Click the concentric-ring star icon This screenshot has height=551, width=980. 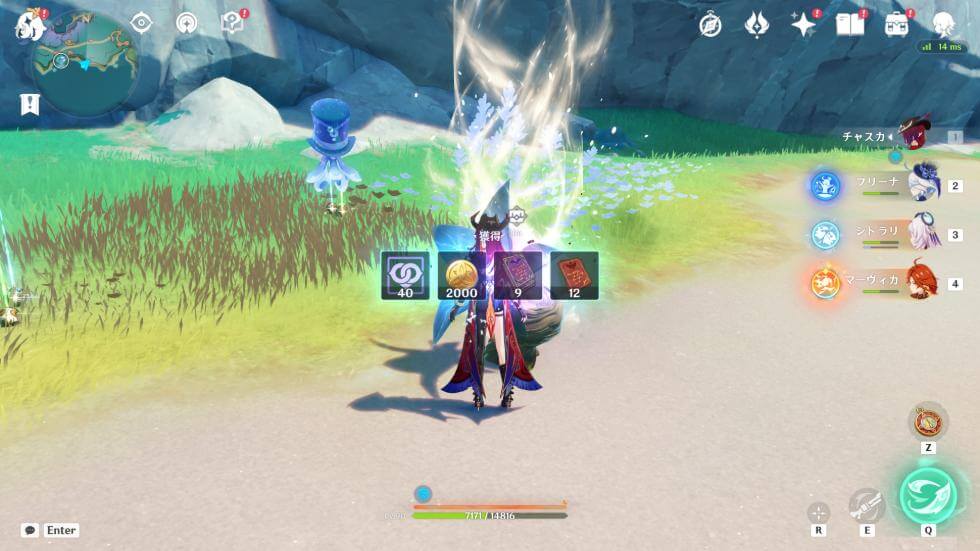[x=186, y=23]
